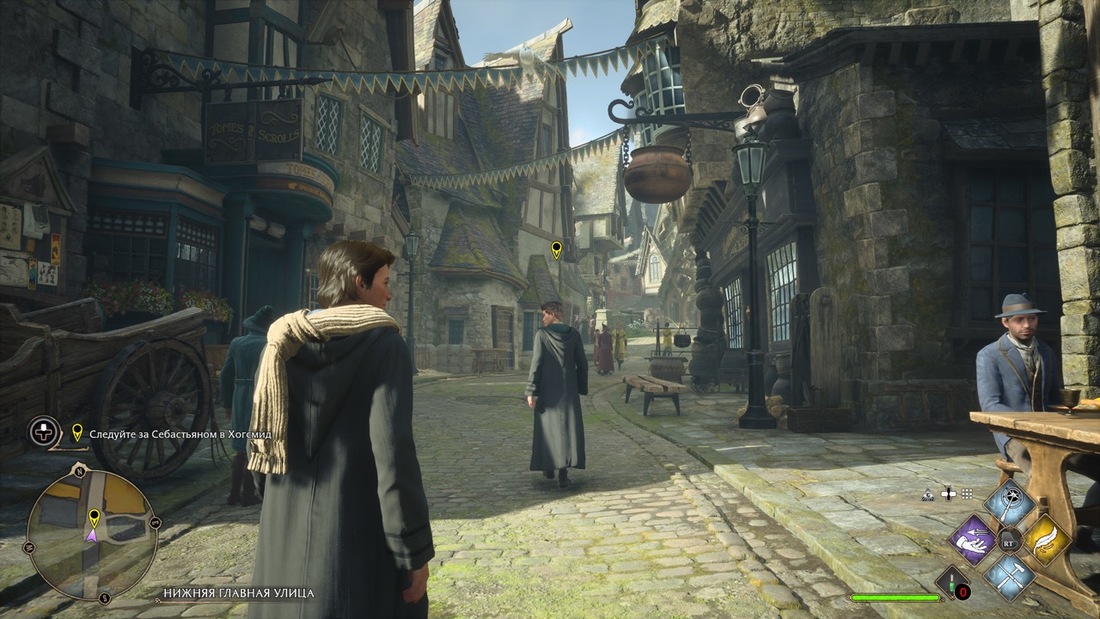1100x619 pixels.
Task: Use the hammer-and-wand Reparo spell
Action: pos(1010,577)
